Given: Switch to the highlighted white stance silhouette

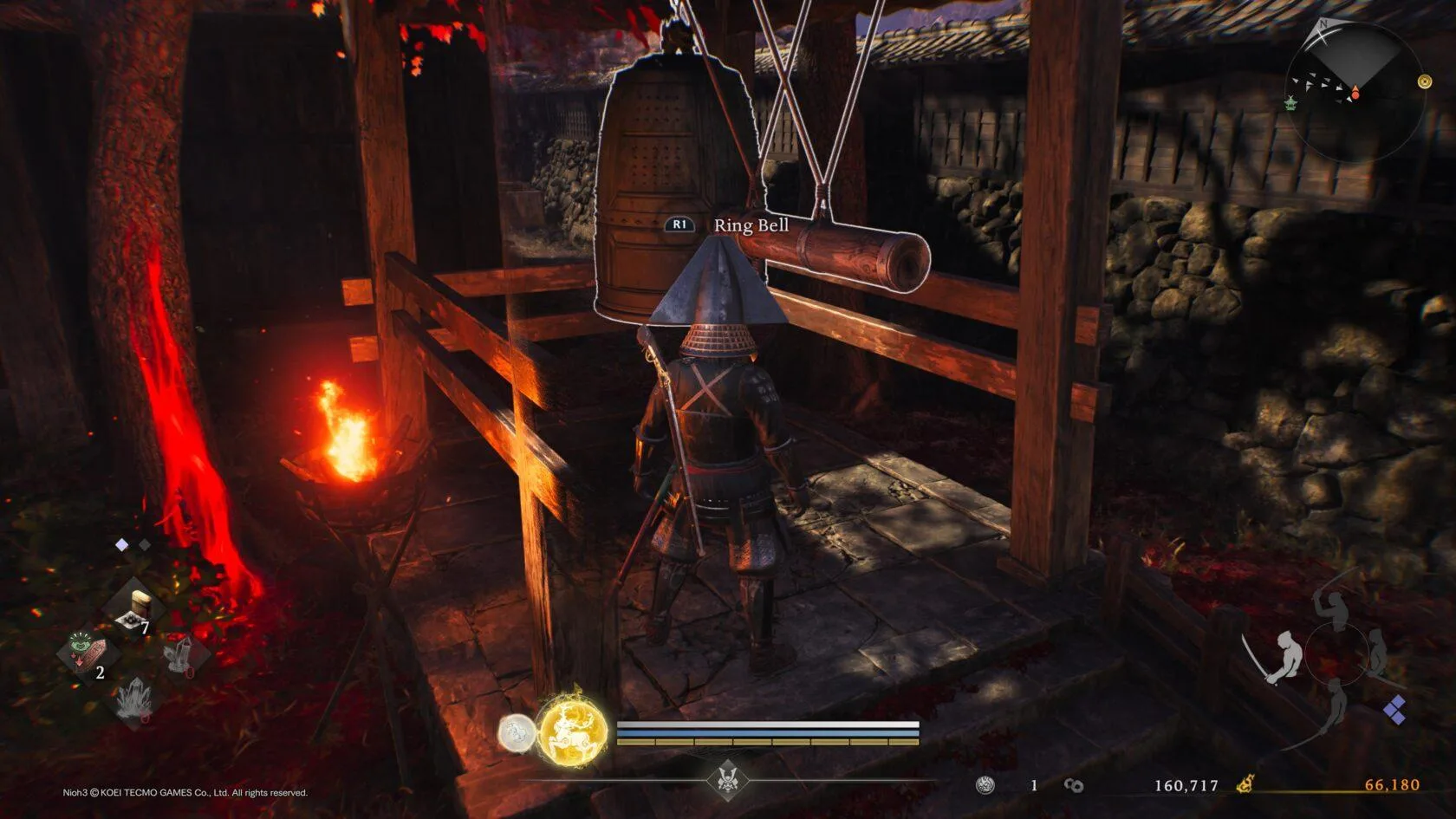Looking at the screenshot, I should click(x=1289, y=656).
